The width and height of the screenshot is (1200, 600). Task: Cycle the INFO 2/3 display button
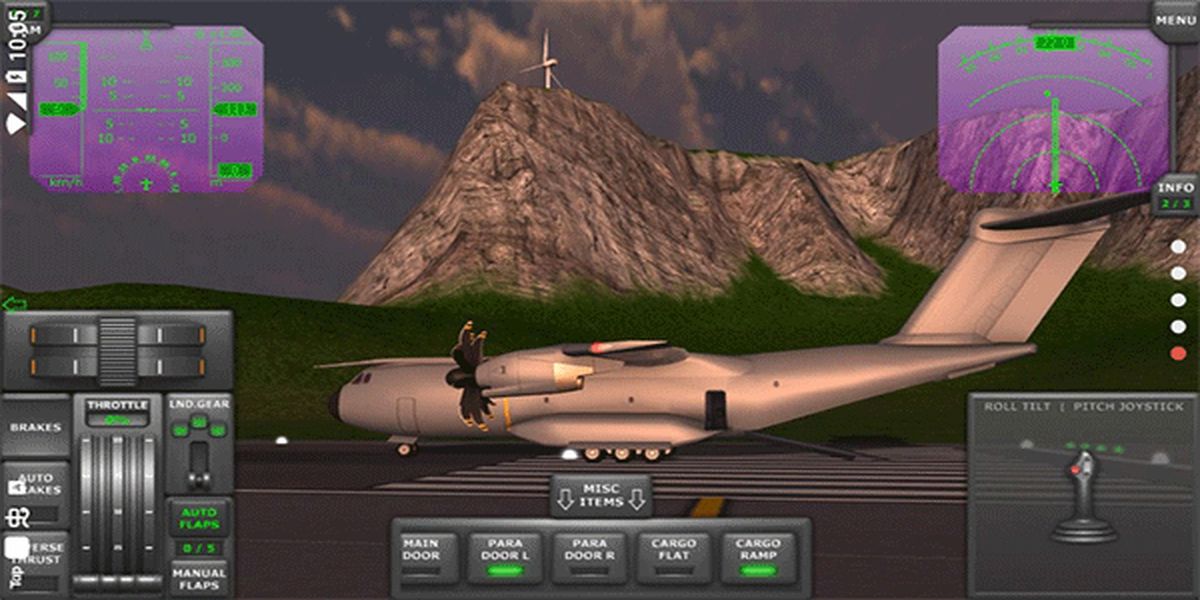1175,195
